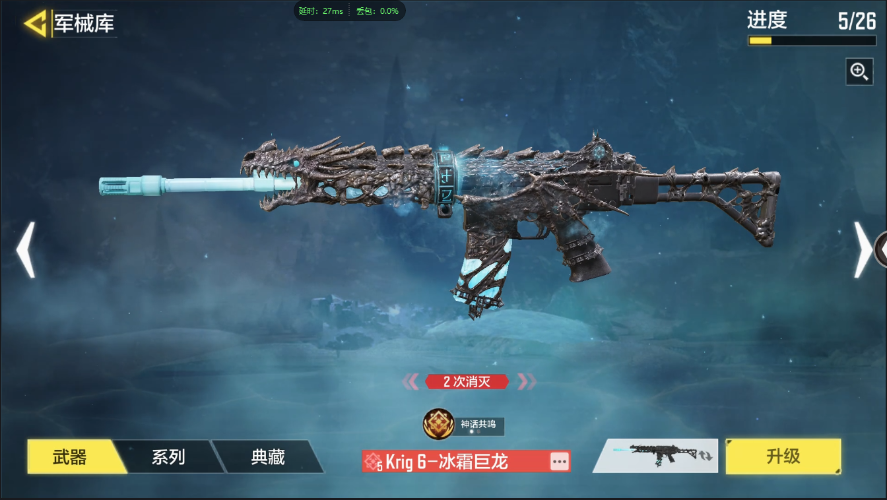Switch to the 系列 tab
The height and width of the screenshot is (500, 887).
[x=168, y=457]
